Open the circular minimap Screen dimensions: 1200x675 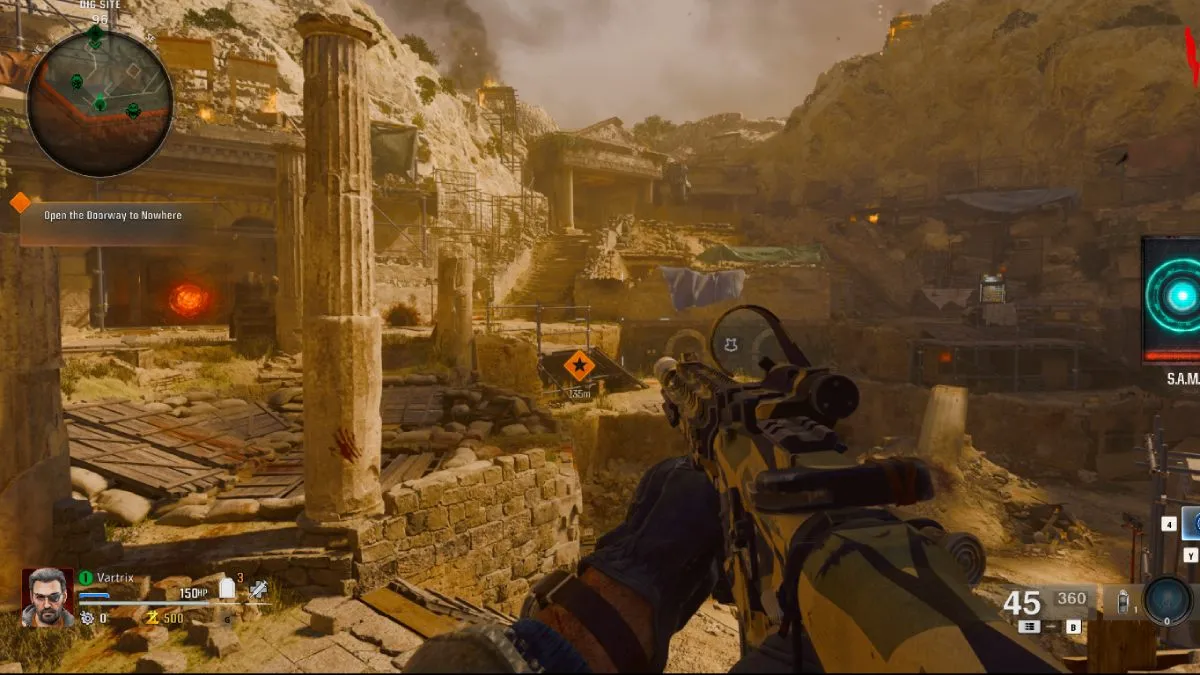(100, 101)
